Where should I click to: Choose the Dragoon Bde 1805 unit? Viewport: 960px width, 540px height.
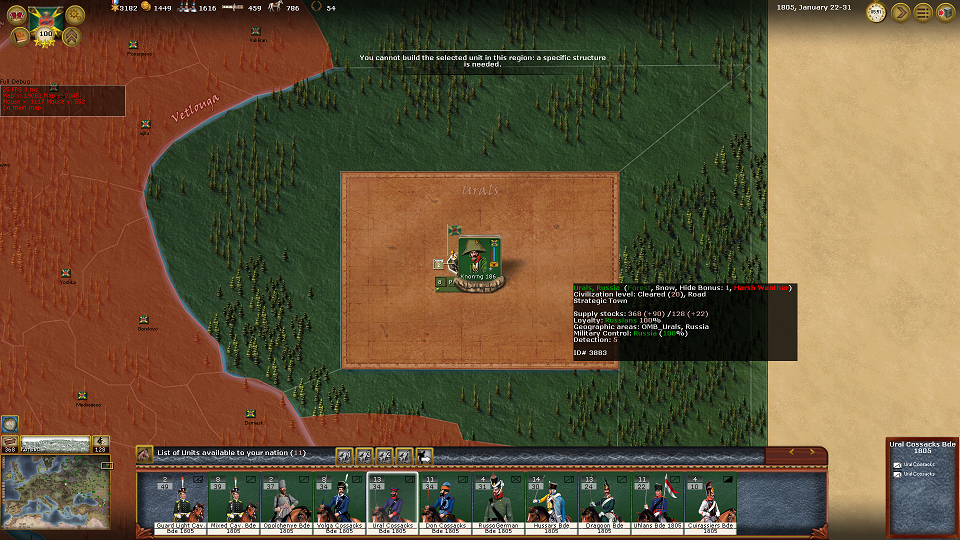(x=605, y=502)
